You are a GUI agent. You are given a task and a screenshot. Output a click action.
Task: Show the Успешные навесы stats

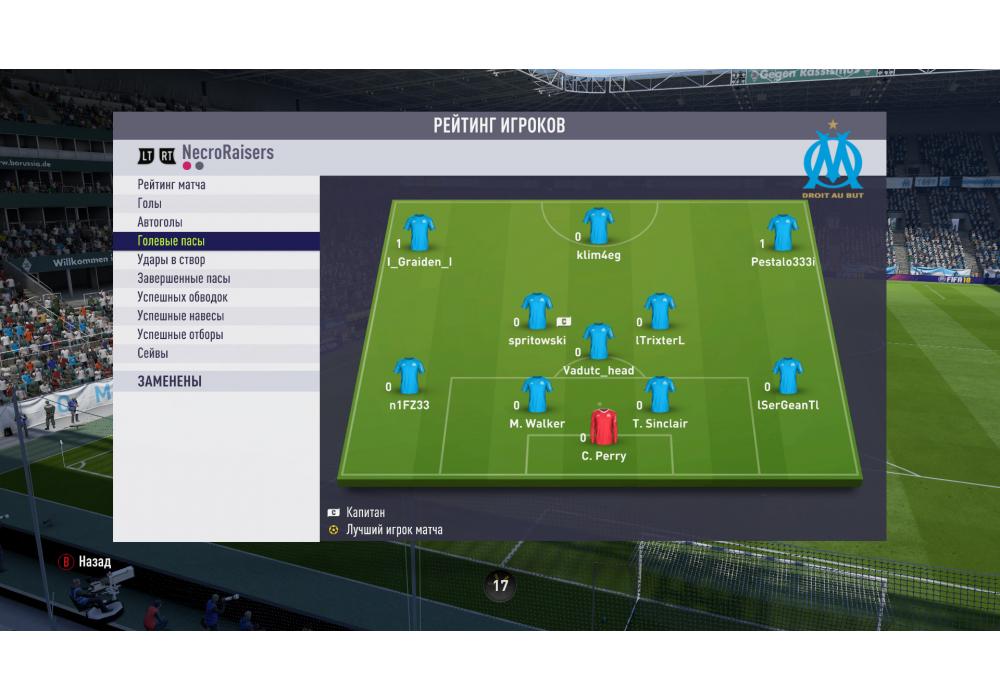(180, 316)
